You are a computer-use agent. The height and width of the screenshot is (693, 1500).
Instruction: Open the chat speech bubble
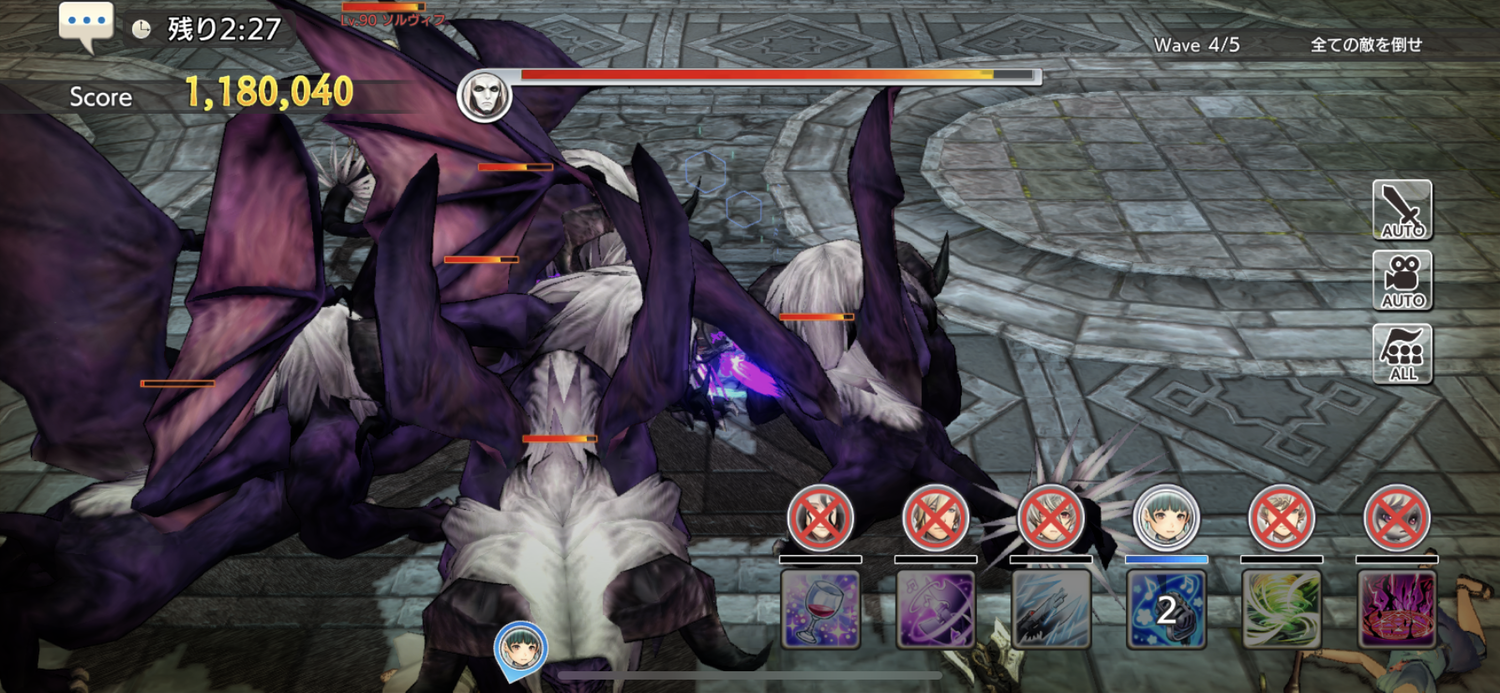click(86, 24)
